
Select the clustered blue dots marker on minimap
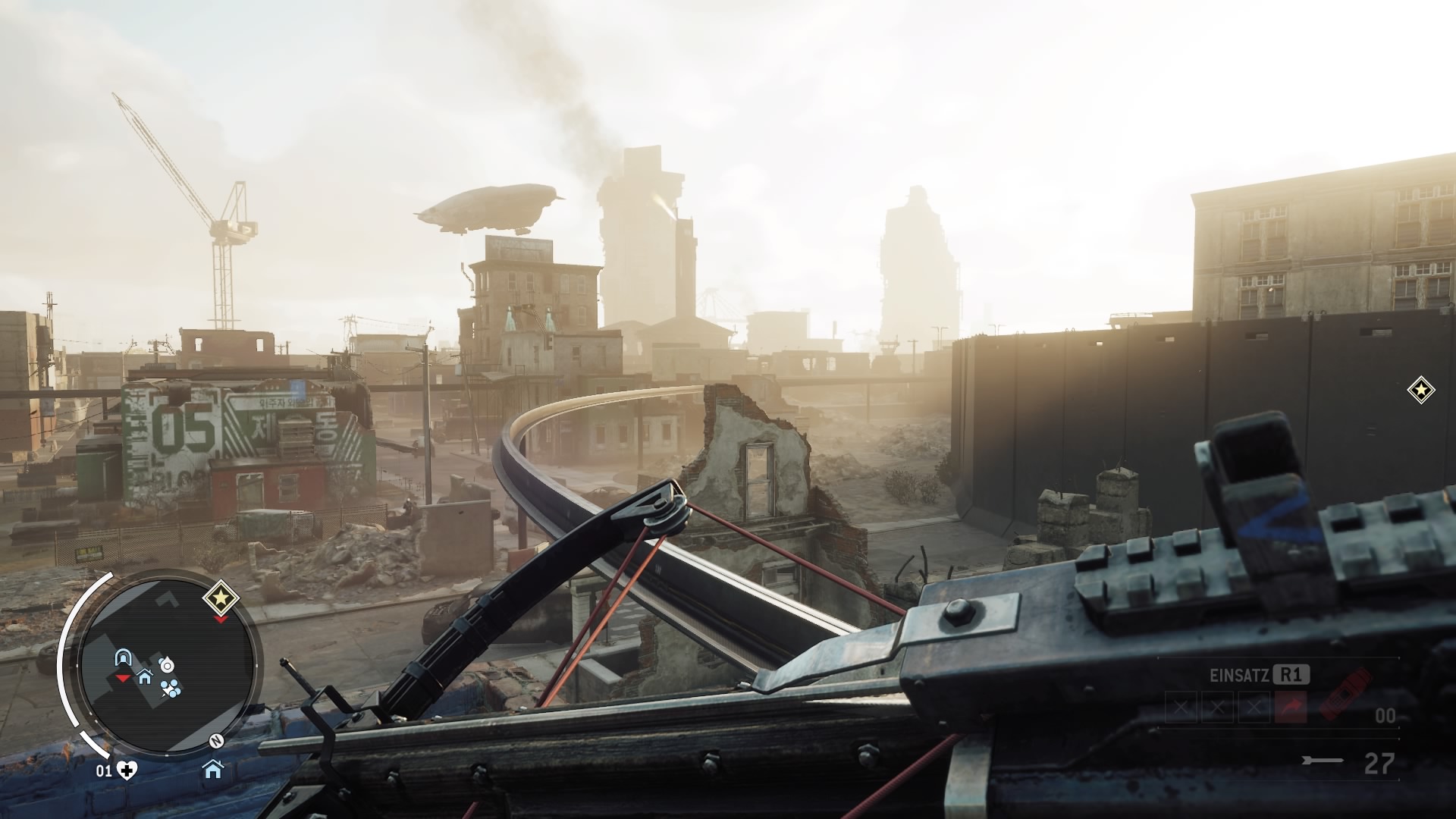coord(171,689)
